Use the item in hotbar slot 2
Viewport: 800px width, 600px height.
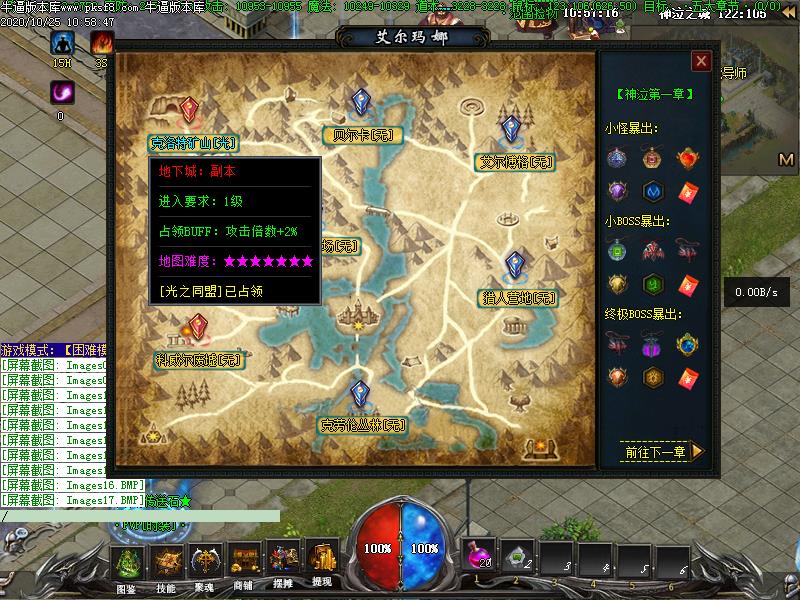(x=516, y=555)
